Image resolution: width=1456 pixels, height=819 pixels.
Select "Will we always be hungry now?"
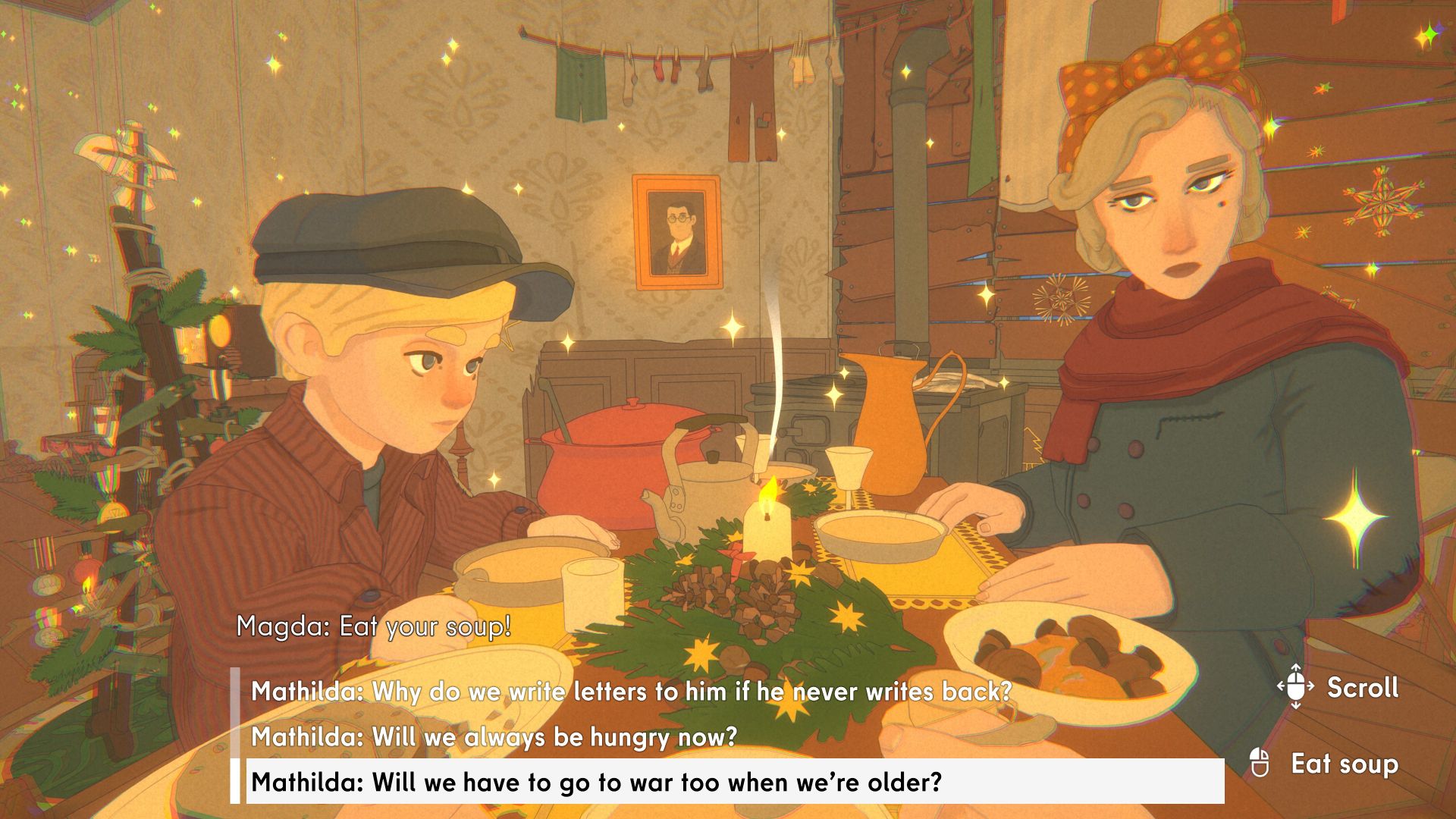click(494, 736)
